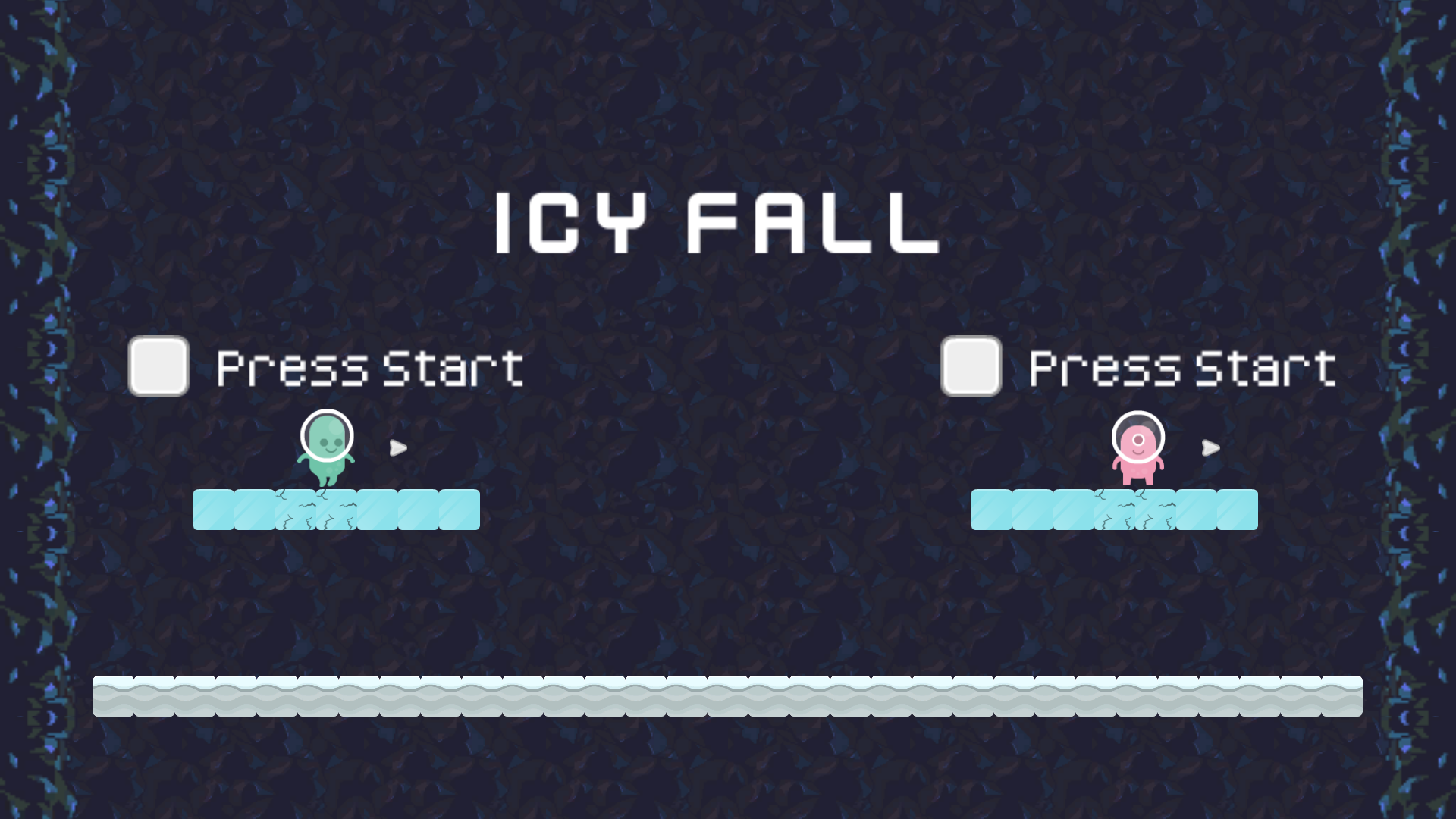Click the pink alien's helmet circle
The height and width of the screenshot is (819, 1456).
pos(1137,438)
